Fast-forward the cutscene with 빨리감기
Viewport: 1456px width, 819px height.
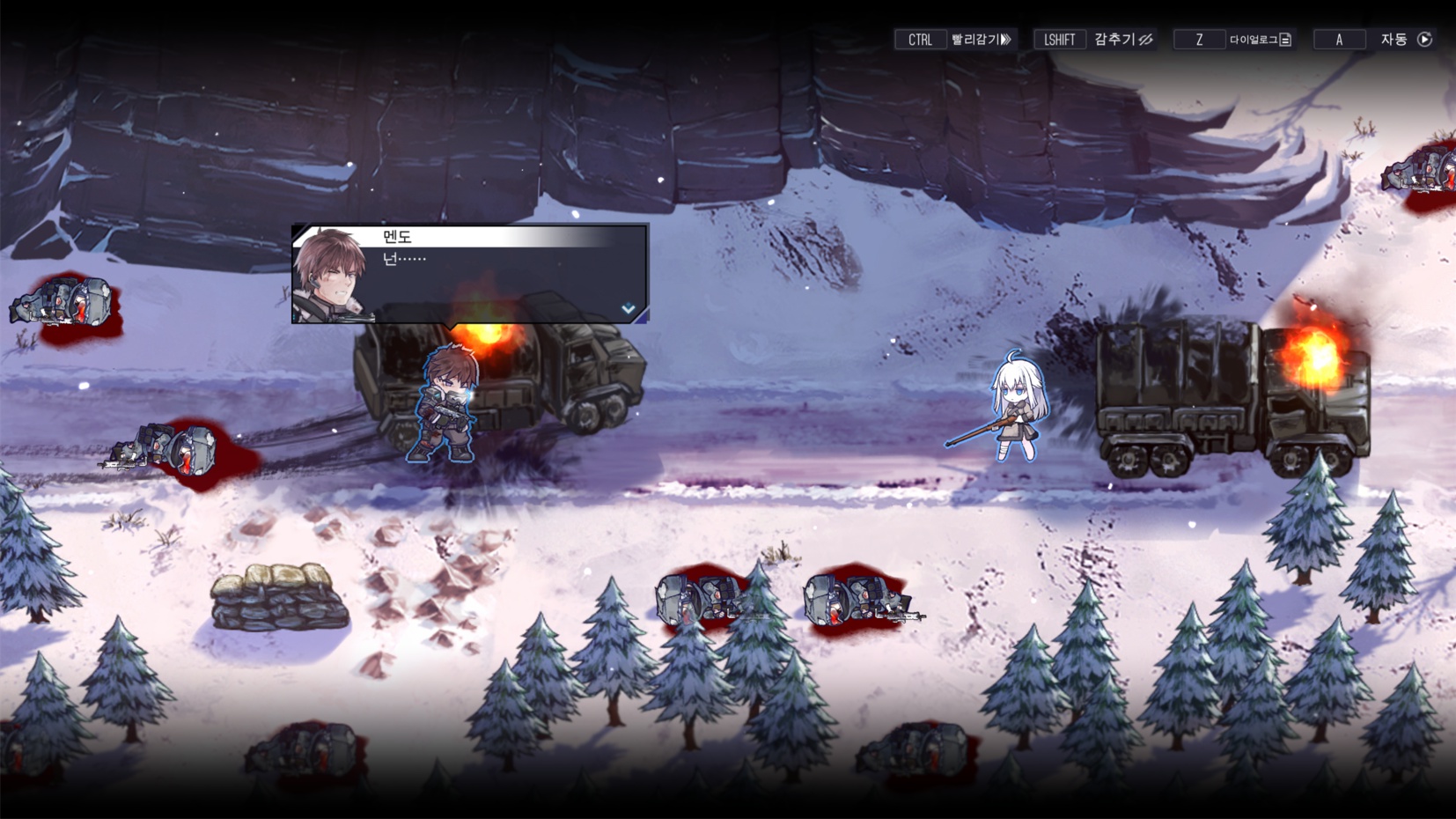(981, 40)
